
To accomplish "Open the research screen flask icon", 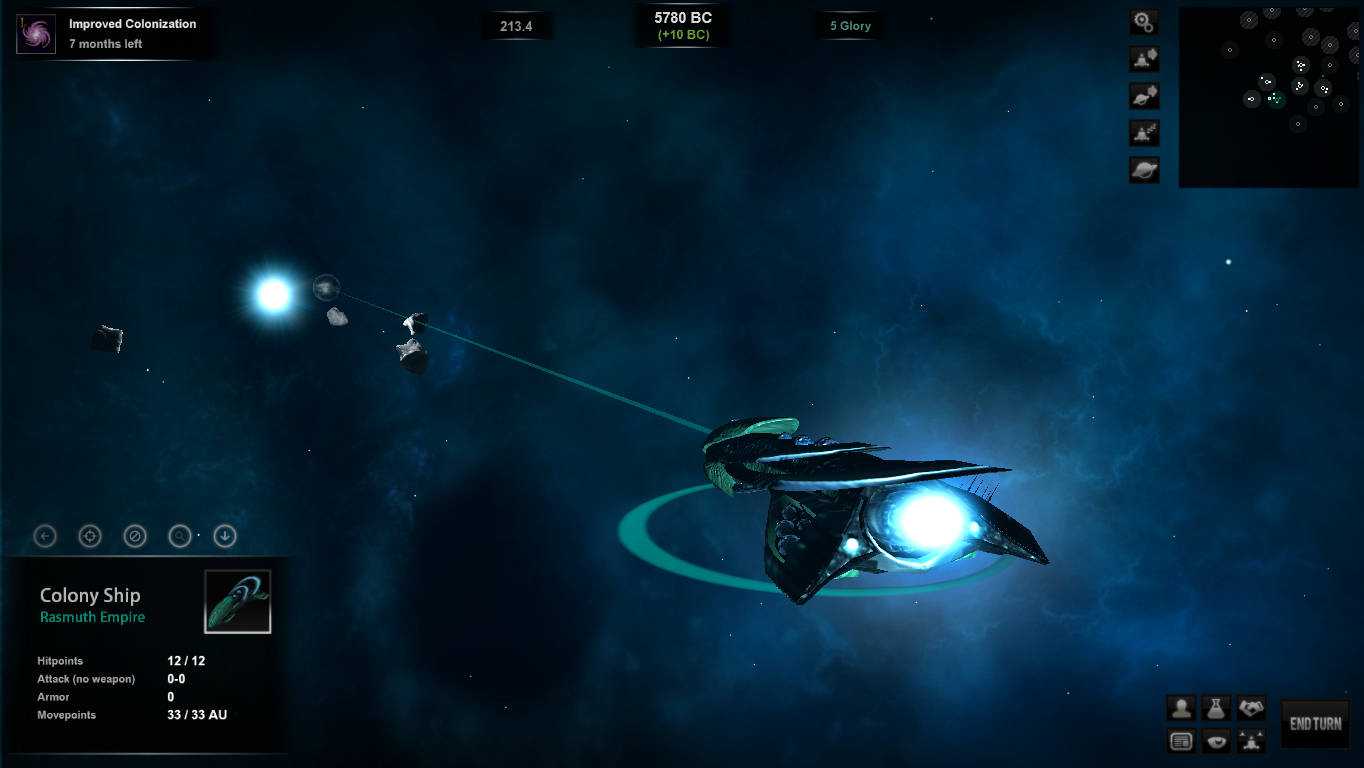I will point(1216,707).
